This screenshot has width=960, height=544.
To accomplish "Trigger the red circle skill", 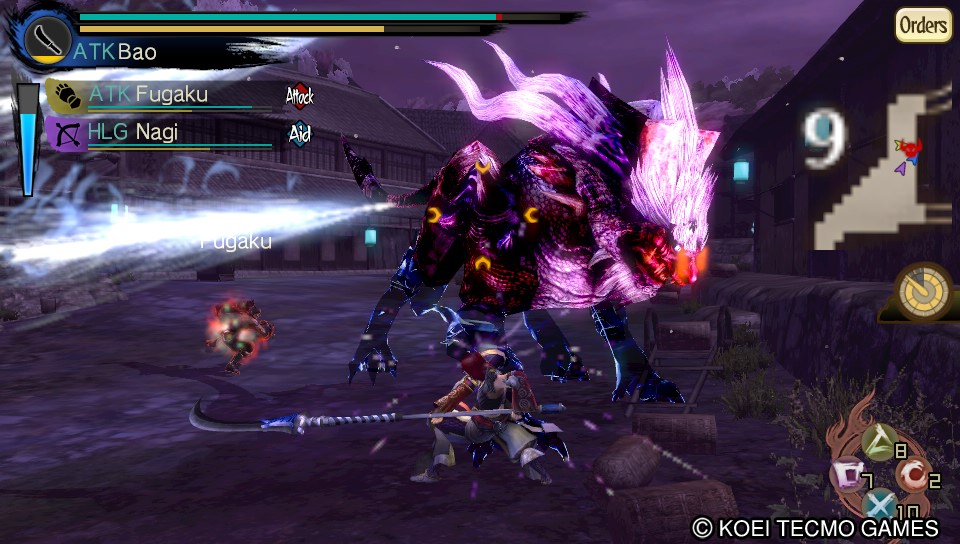I will [910, 474].
